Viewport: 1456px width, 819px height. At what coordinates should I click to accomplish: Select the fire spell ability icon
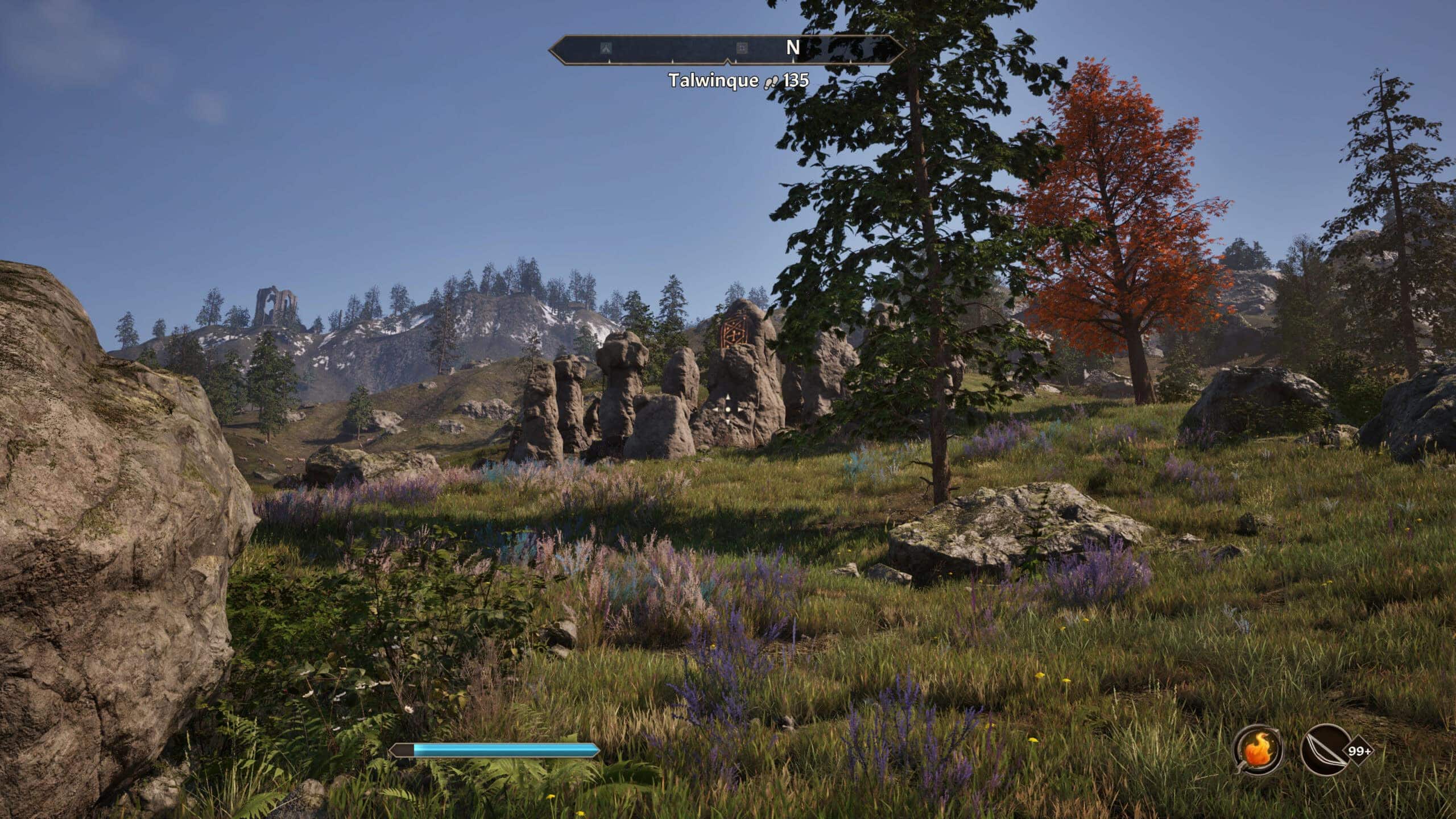pos(1258,748)
